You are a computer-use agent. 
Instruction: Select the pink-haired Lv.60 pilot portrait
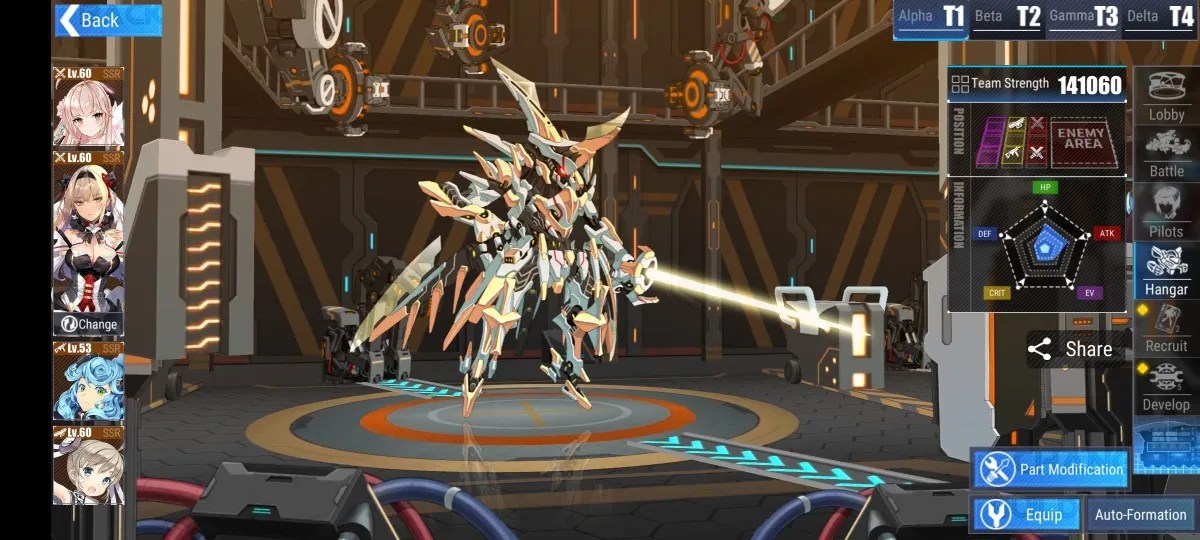(x=88, y=107)
